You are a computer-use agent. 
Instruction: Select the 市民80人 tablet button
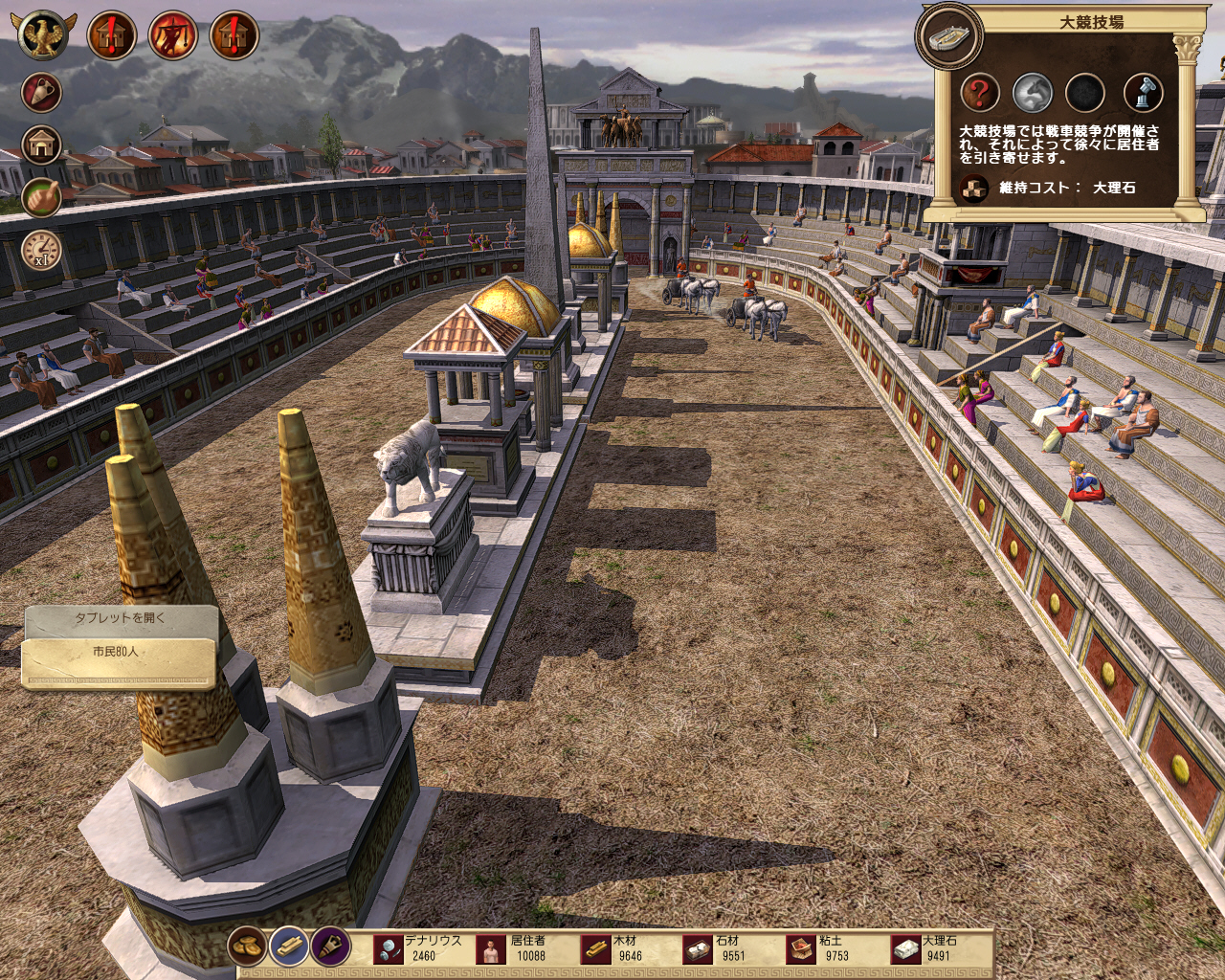[x=117, y=653]
